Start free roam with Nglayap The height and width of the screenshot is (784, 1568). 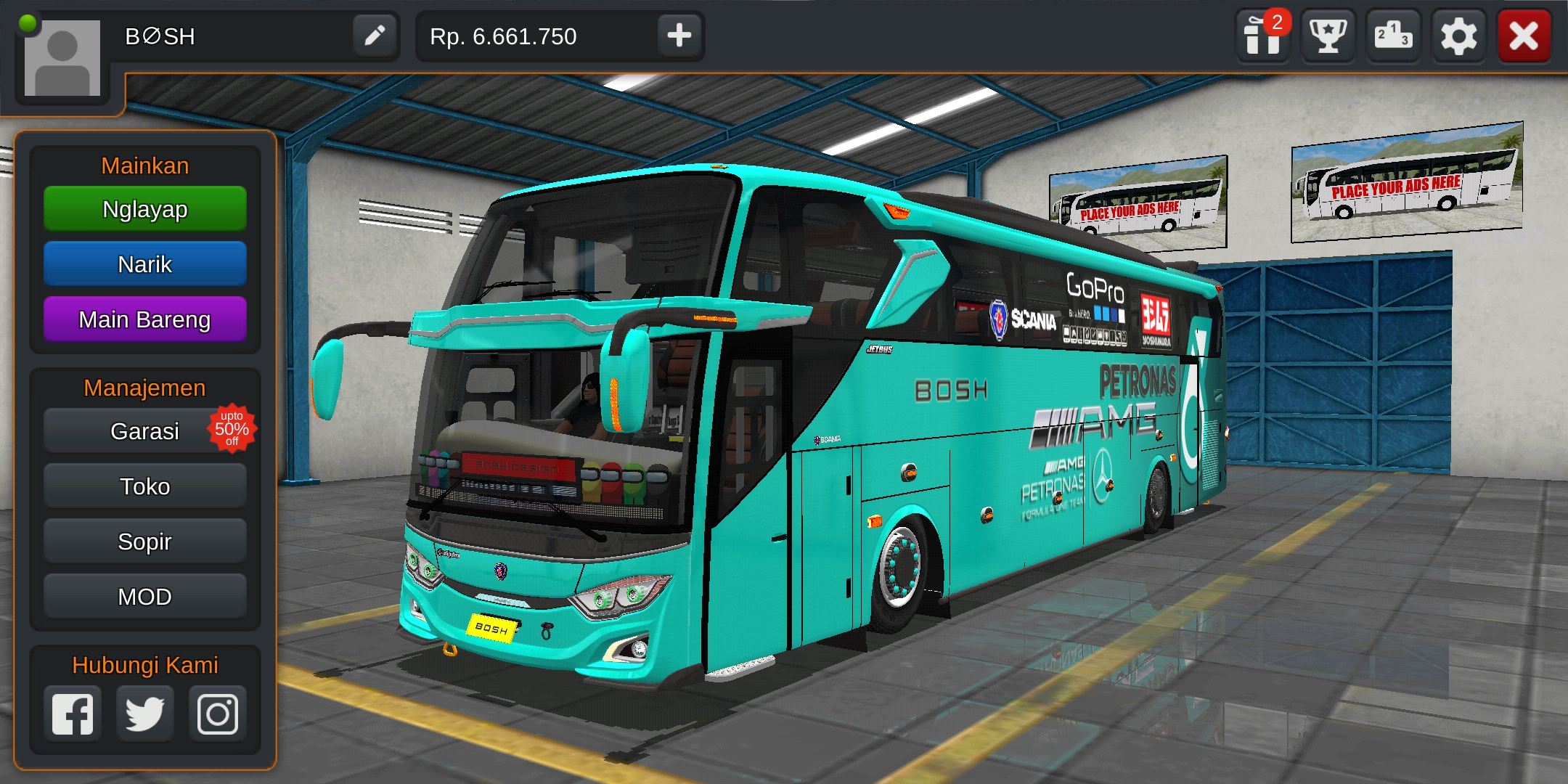click(x=144, y=208)
